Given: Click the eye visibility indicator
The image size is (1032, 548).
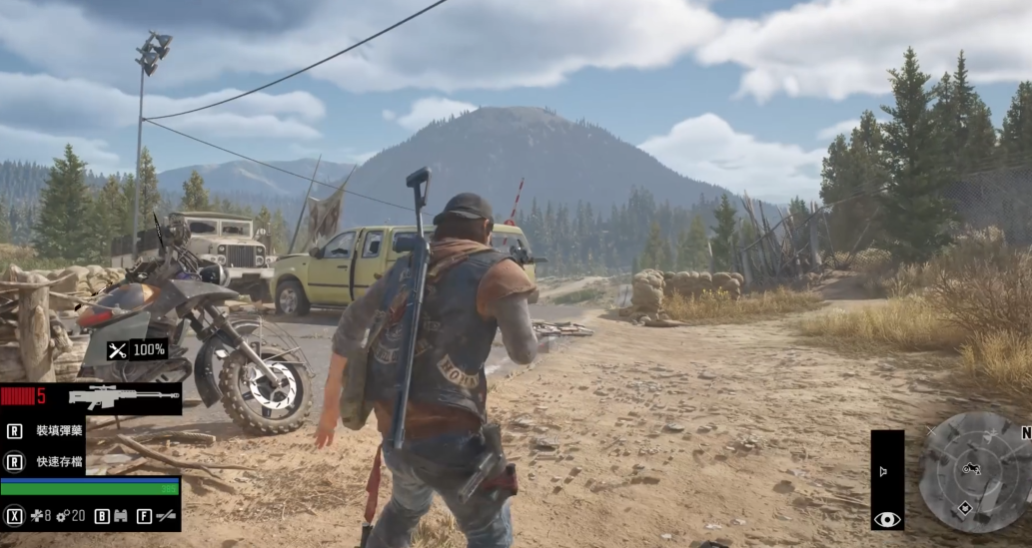Looking at the screenshot, I should 887,519.
